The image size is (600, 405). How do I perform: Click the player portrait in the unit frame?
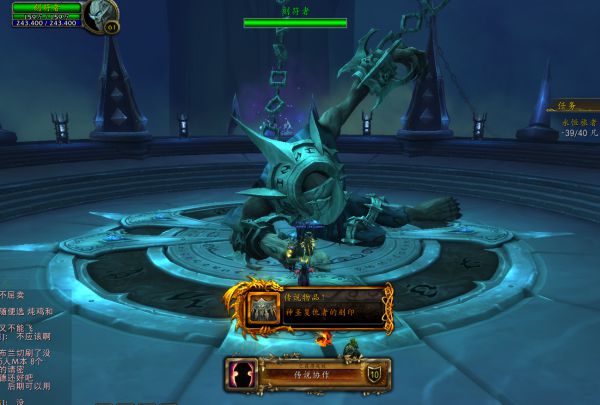(x=100, y=16)
